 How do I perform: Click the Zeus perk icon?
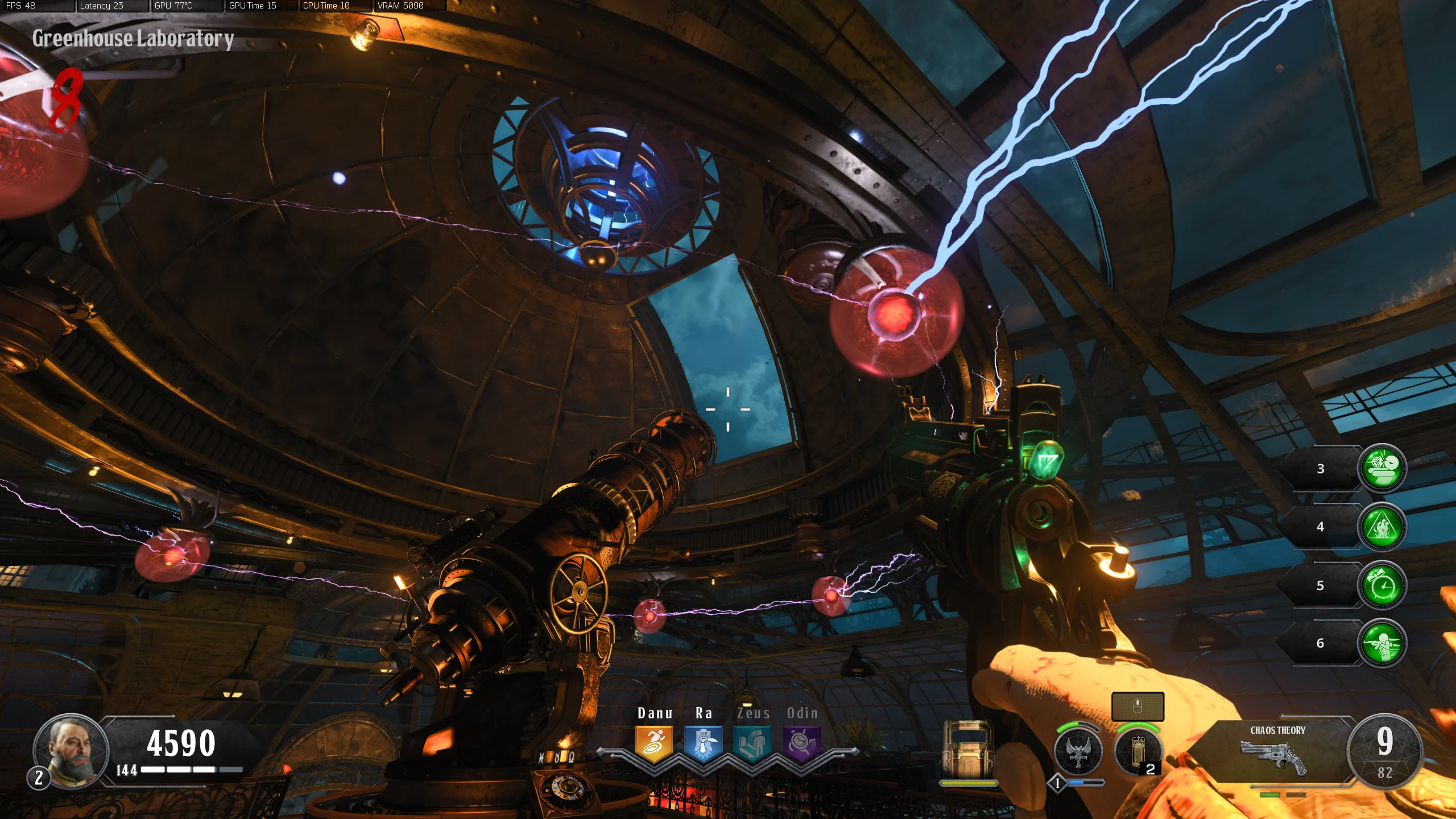(x=752, y=743)
